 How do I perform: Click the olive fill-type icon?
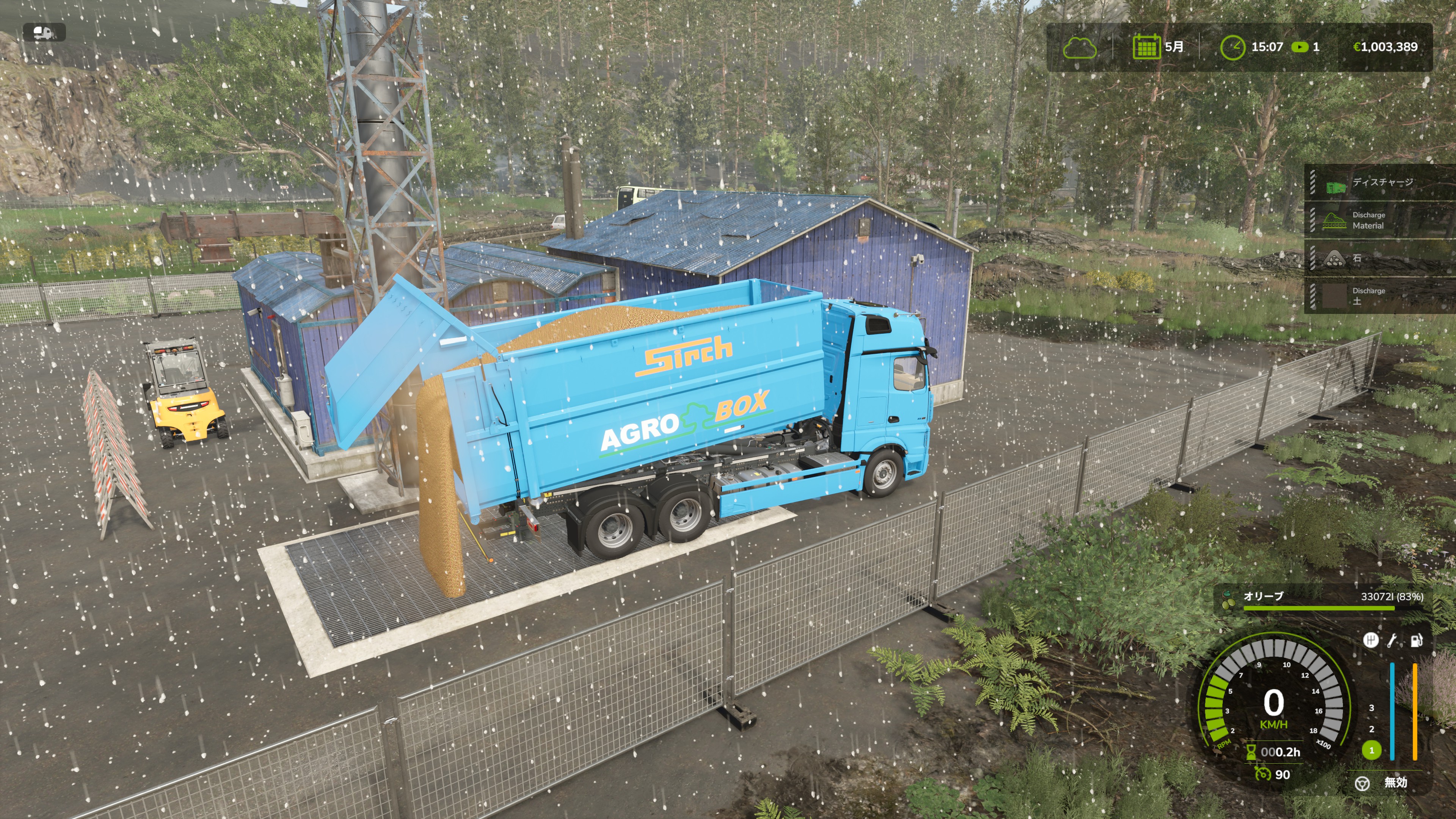click(1228, 600)
